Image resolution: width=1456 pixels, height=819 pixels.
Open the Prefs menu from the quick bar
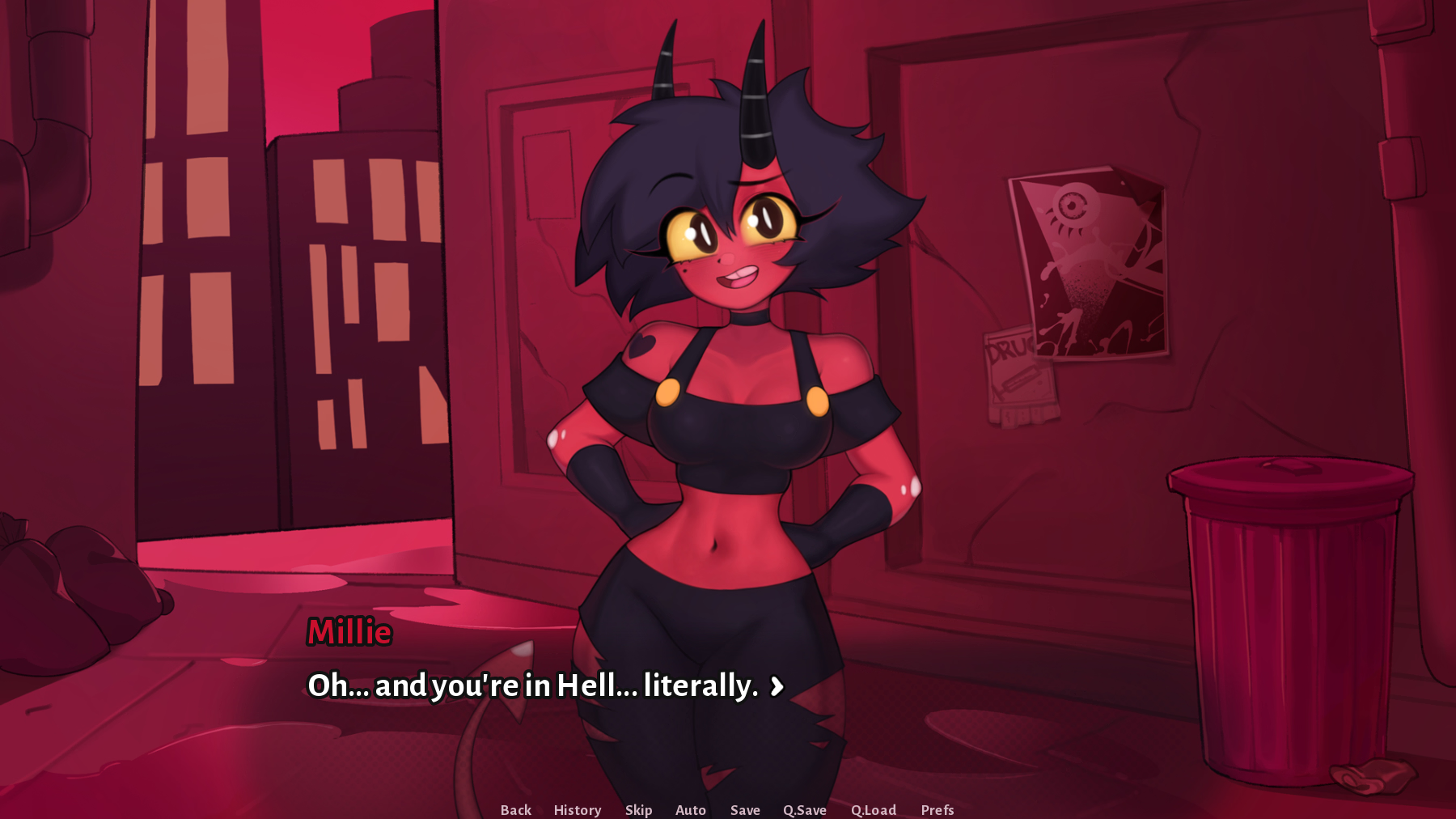coord(938,809)
